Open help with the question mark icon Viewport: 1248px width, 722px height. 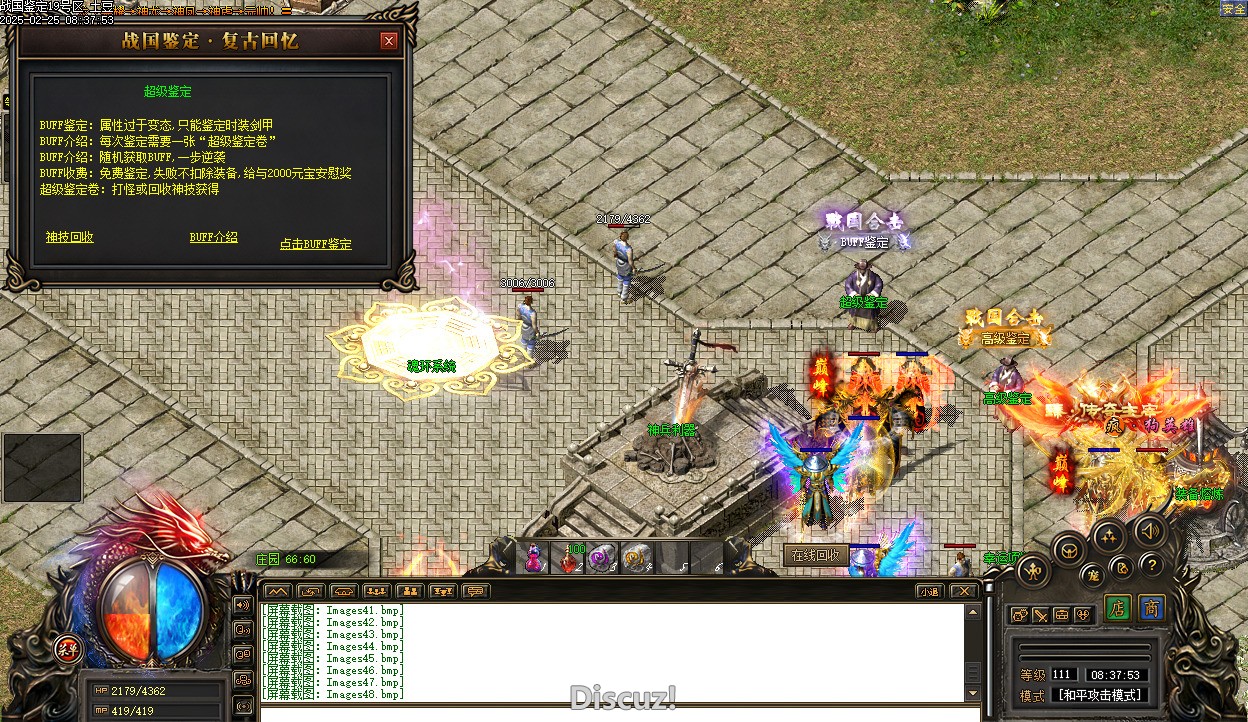(1151, 565)
